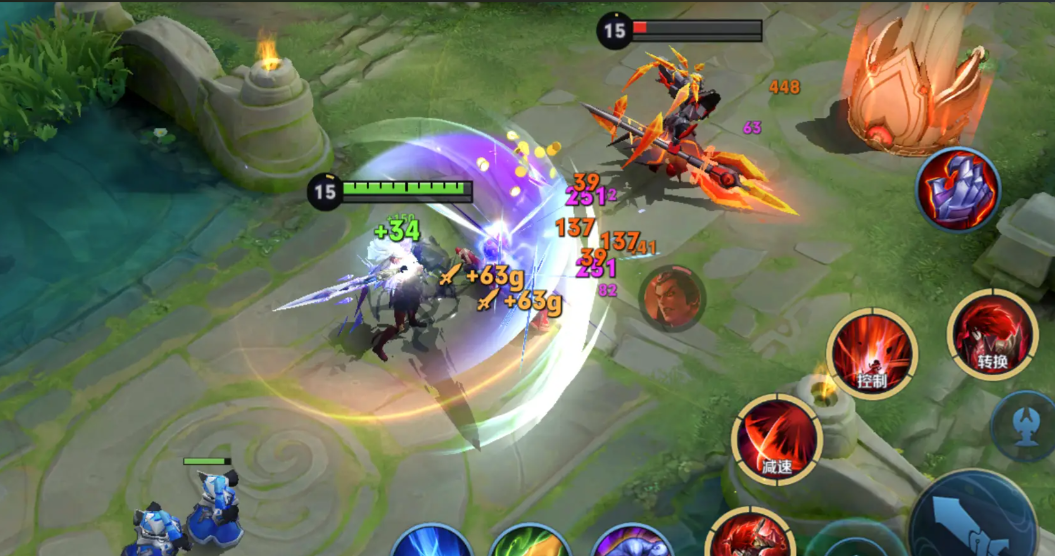
Task: Use the 减速 slow skill
Action: (777, 439)
